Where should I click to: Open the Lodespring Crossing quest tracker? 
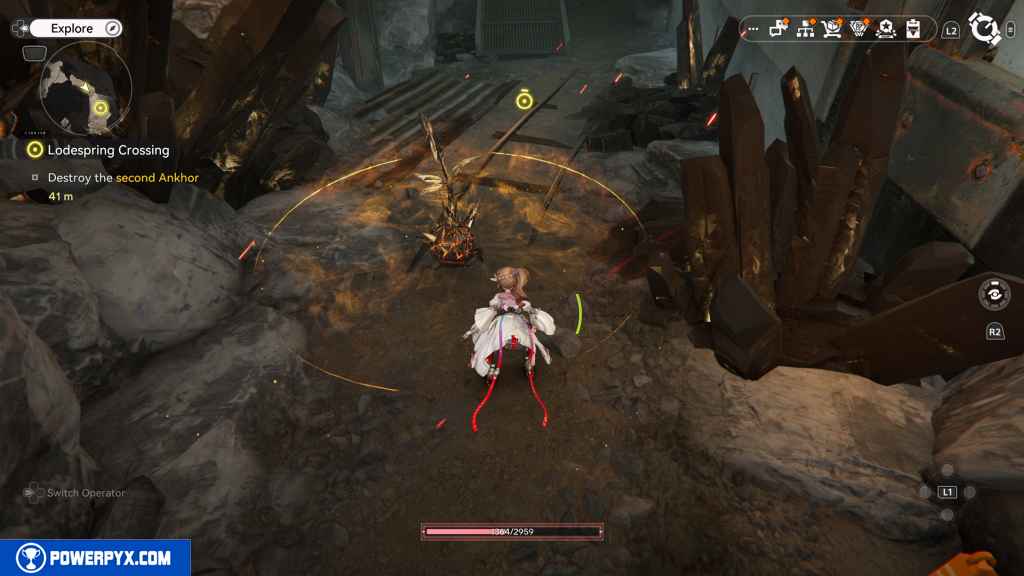108,150
